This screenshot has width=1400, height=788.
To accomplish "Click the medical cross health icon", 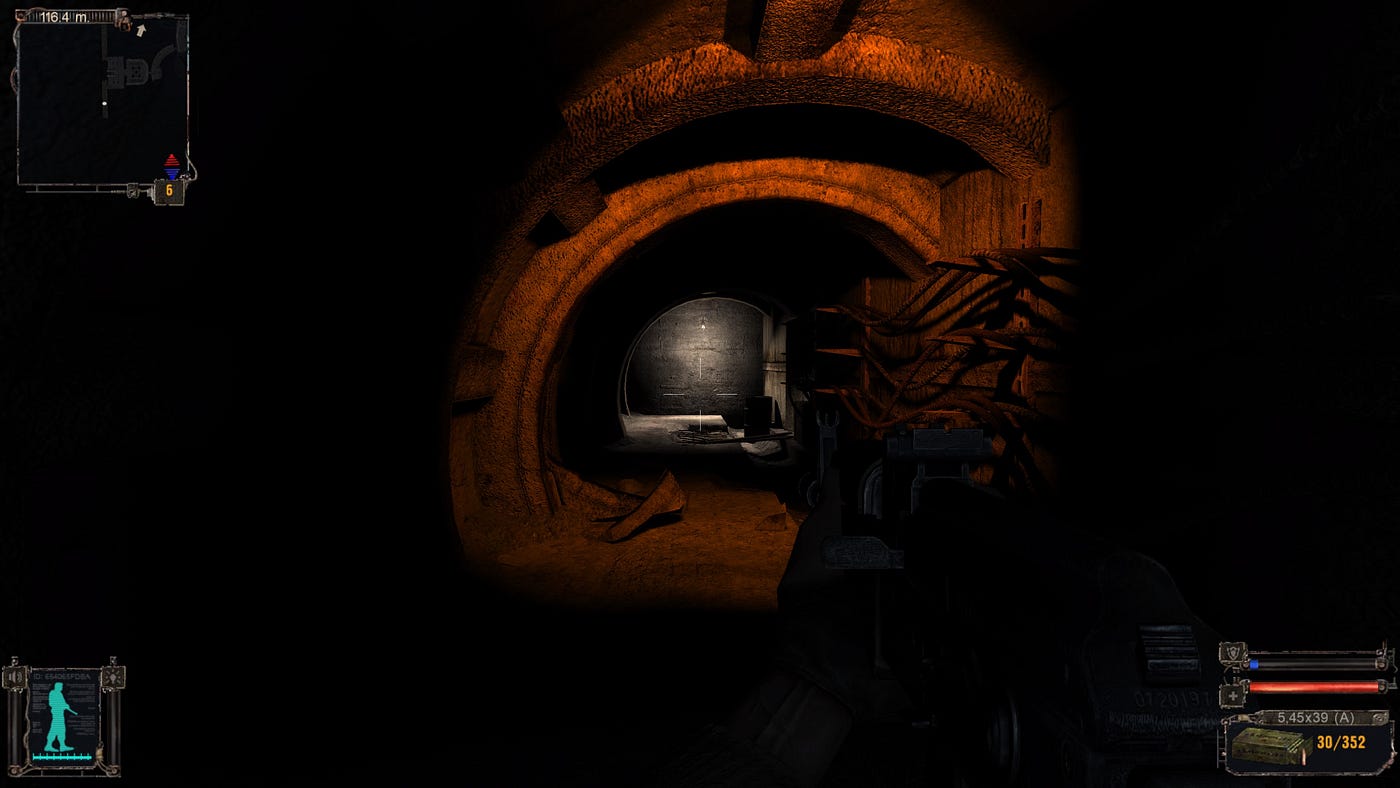I will click(1233, 694).
